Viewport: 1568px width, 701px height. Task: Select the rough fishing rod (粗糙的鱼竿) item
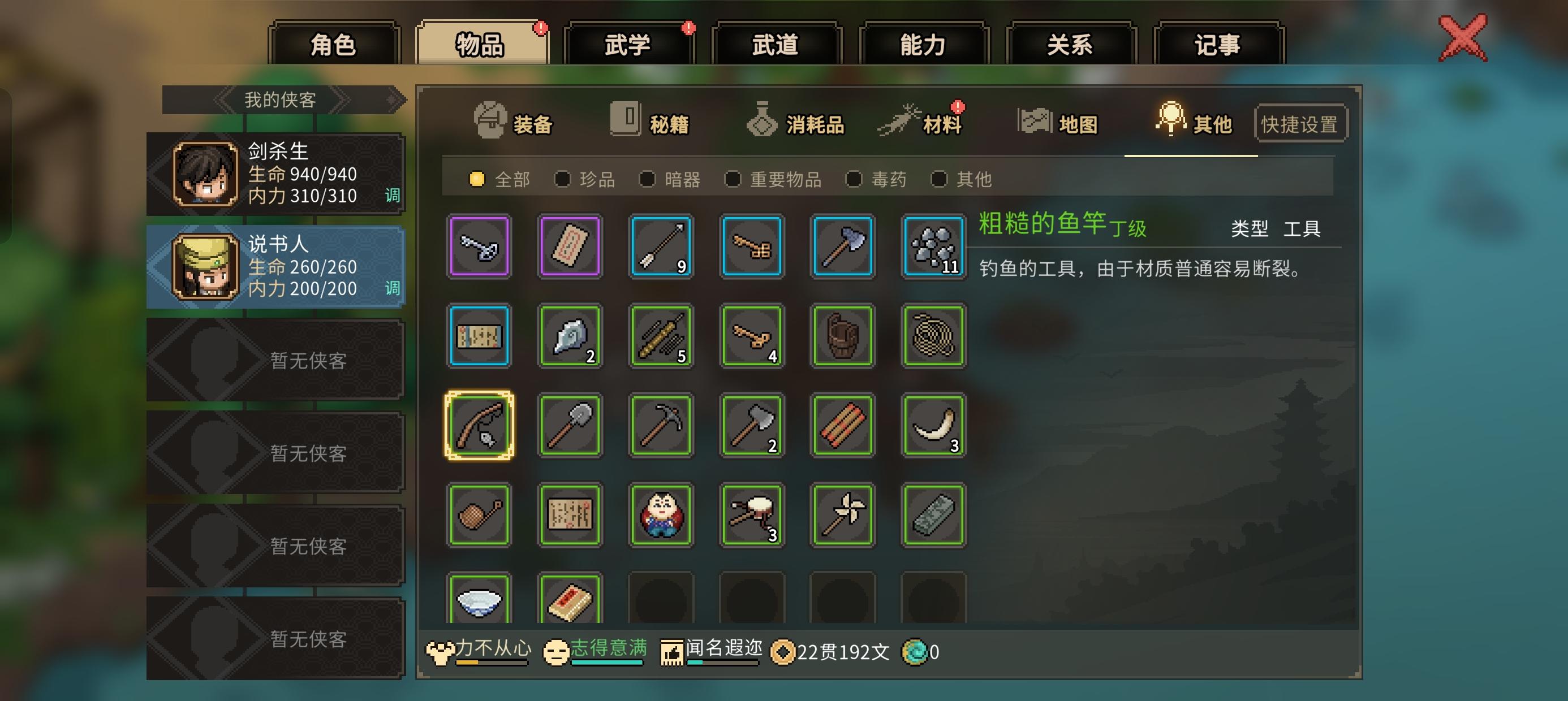pos(479,426)
